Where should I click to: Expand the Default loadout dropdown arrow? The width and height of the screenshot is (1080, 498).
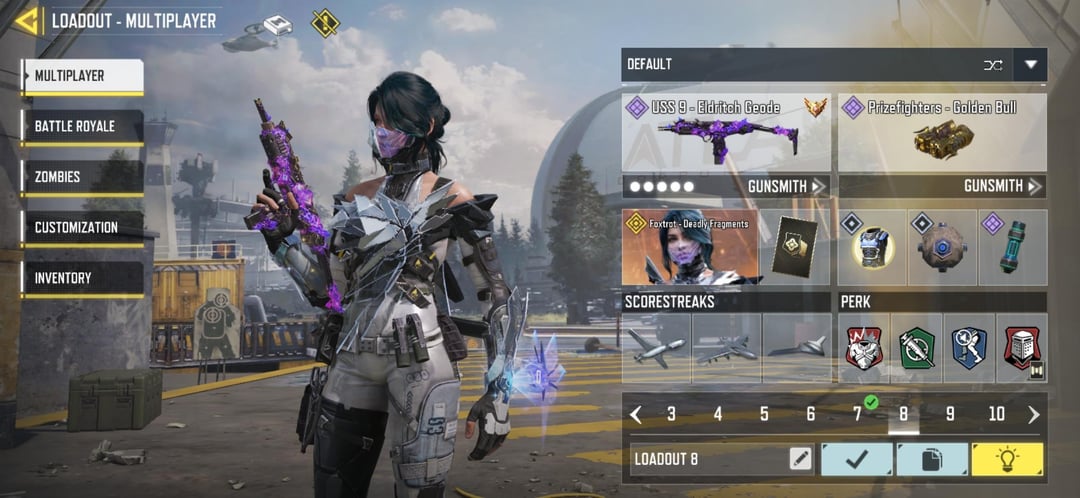click(x=1030, y=65)
